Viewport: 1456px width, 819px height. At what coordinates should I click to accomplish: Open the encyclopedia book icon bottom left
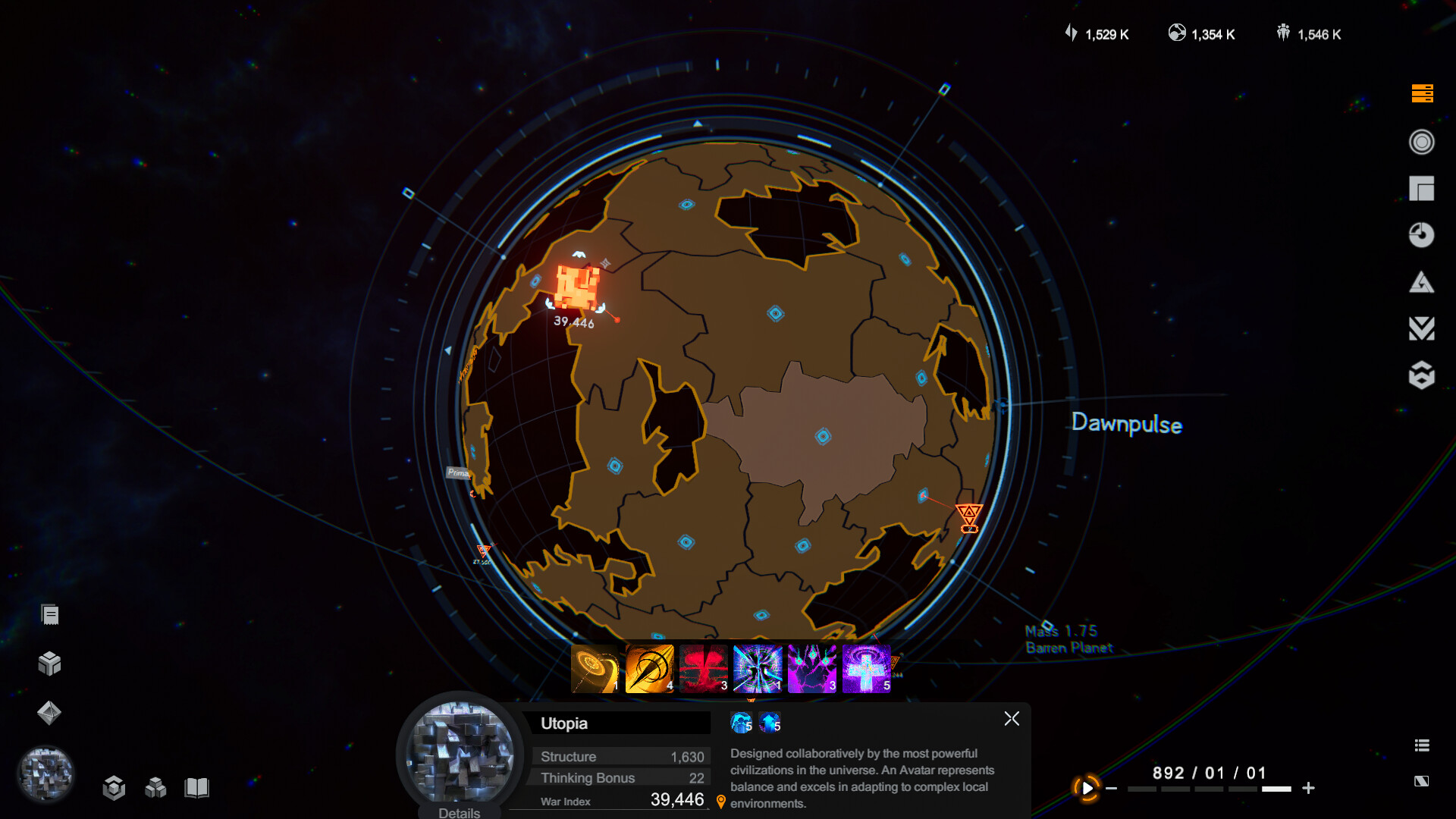pyautogui.click(x=197, y=787)
